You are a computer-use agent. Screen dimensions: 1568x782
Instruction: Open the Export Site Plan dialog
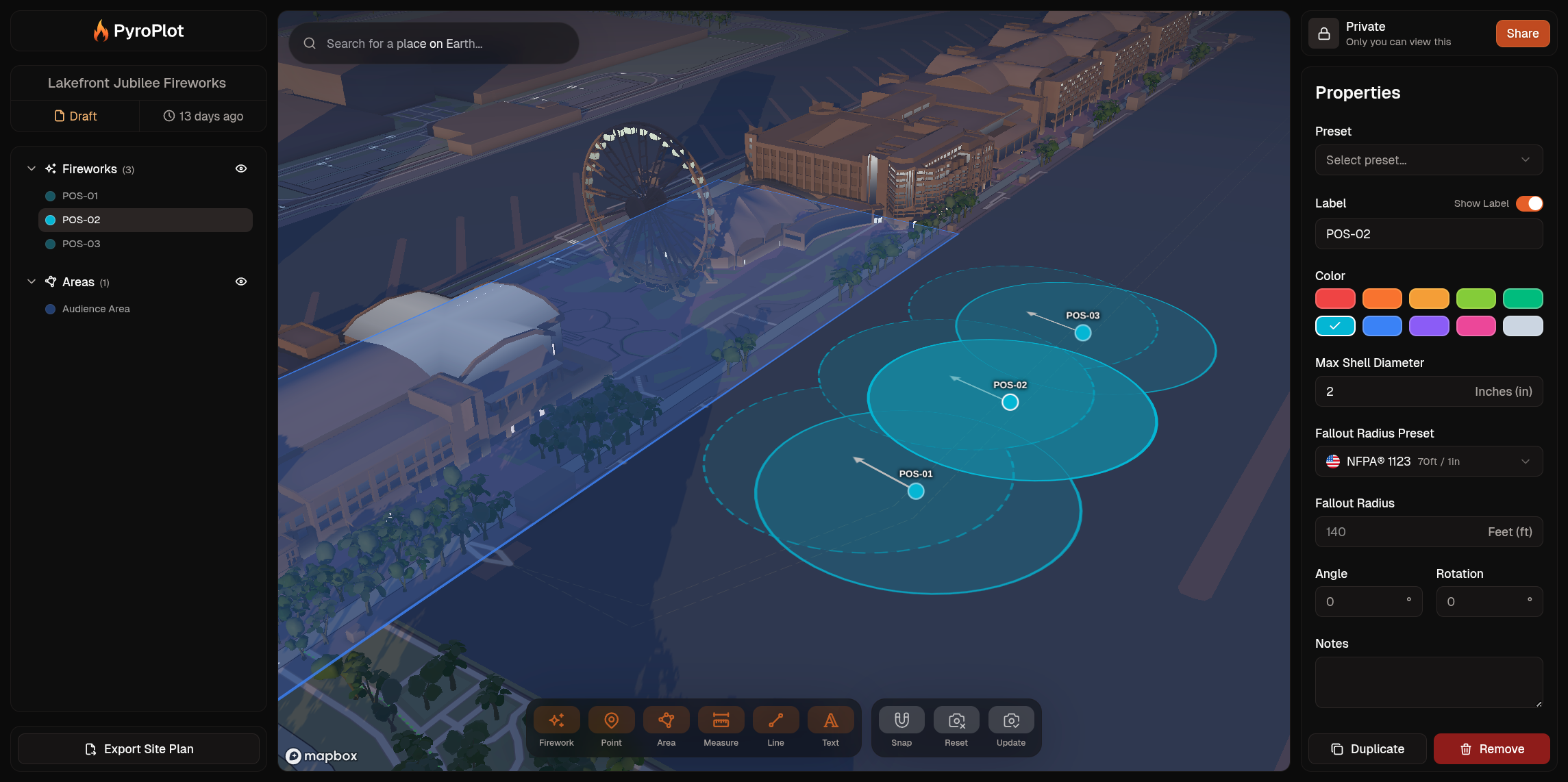(x=138, y=748)
